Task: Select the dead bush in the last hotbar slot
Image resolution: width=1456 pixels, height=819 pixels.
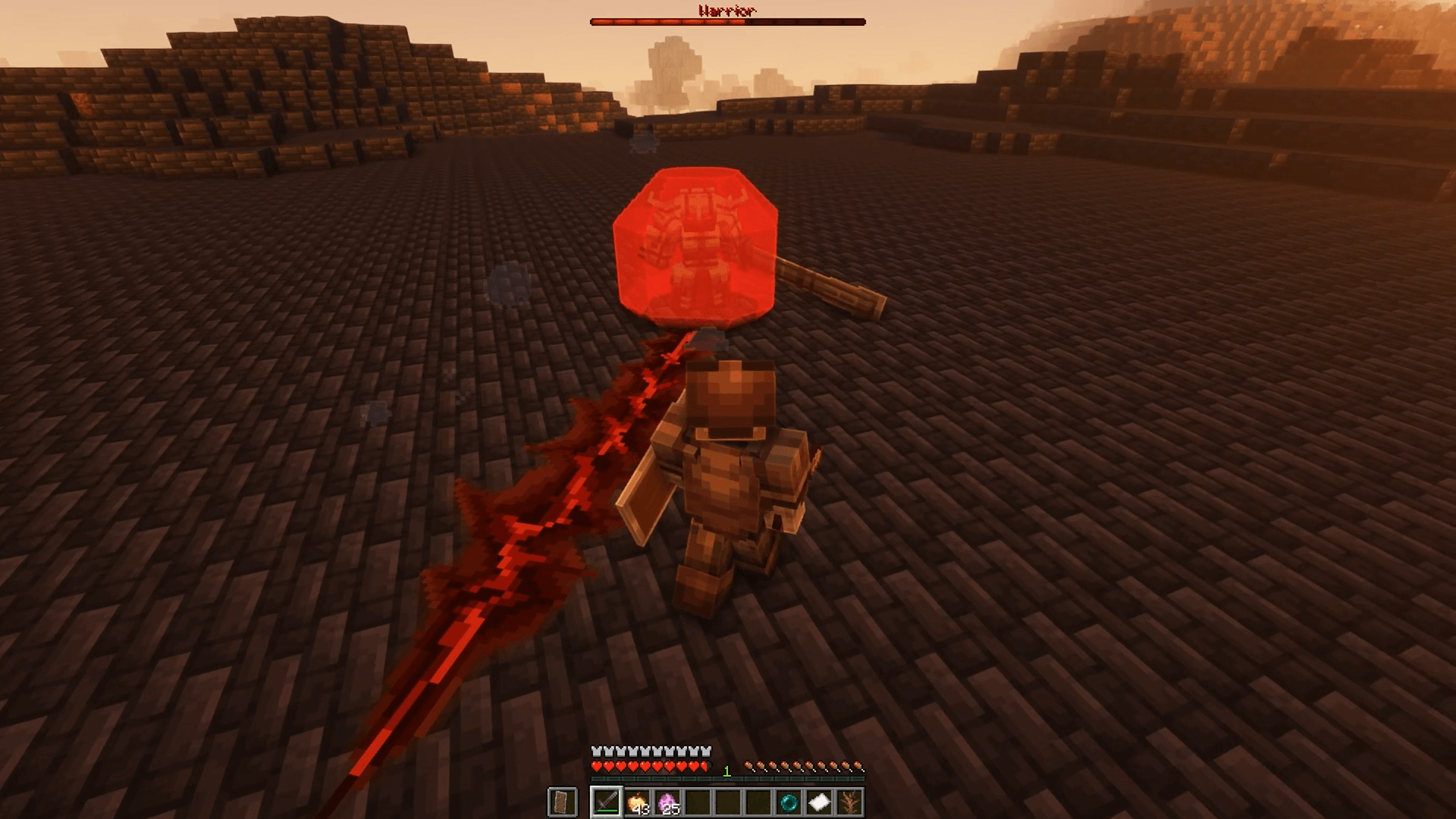Action: point(851,802)
